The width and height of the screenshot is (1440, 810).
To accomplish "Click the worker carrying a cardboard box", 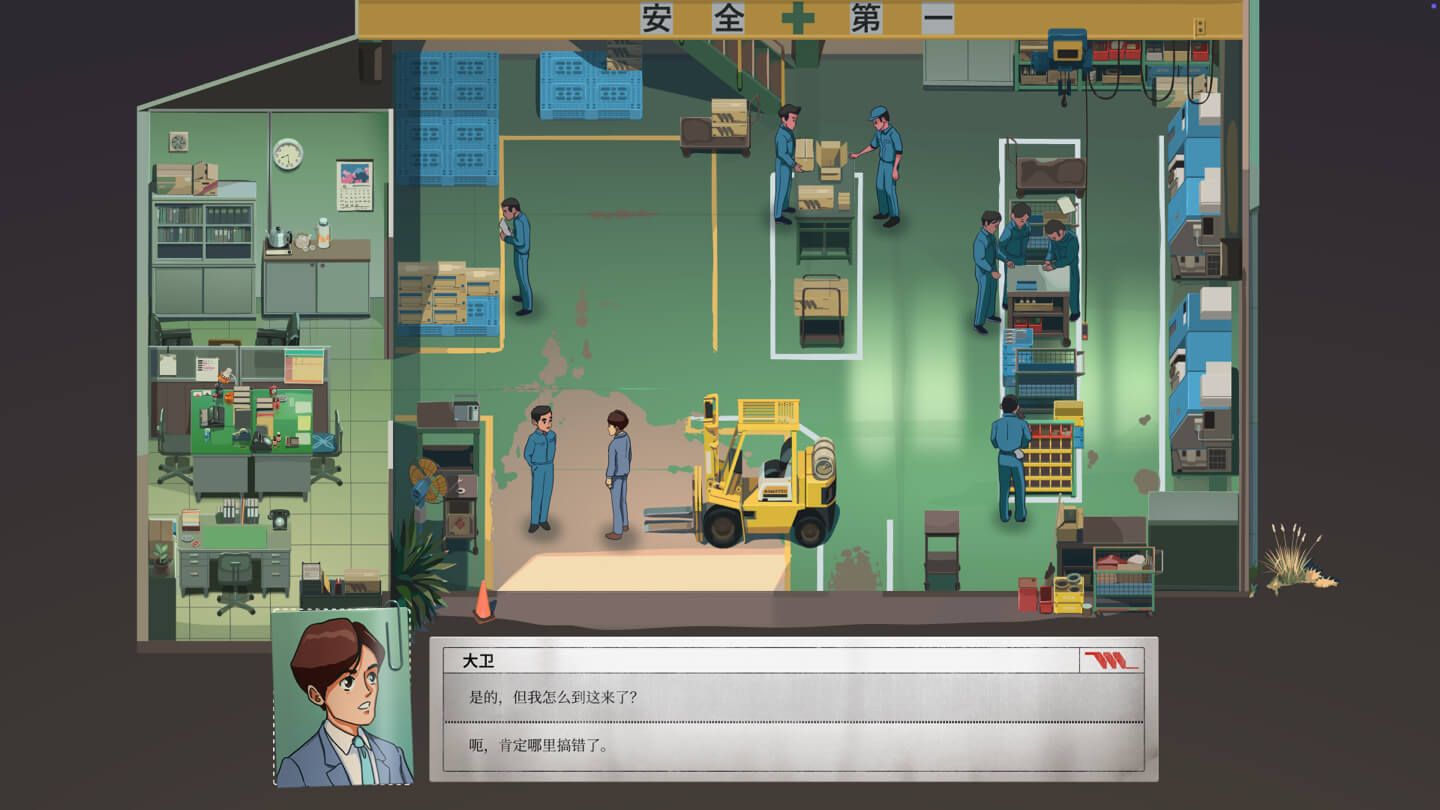I will 785,160.
